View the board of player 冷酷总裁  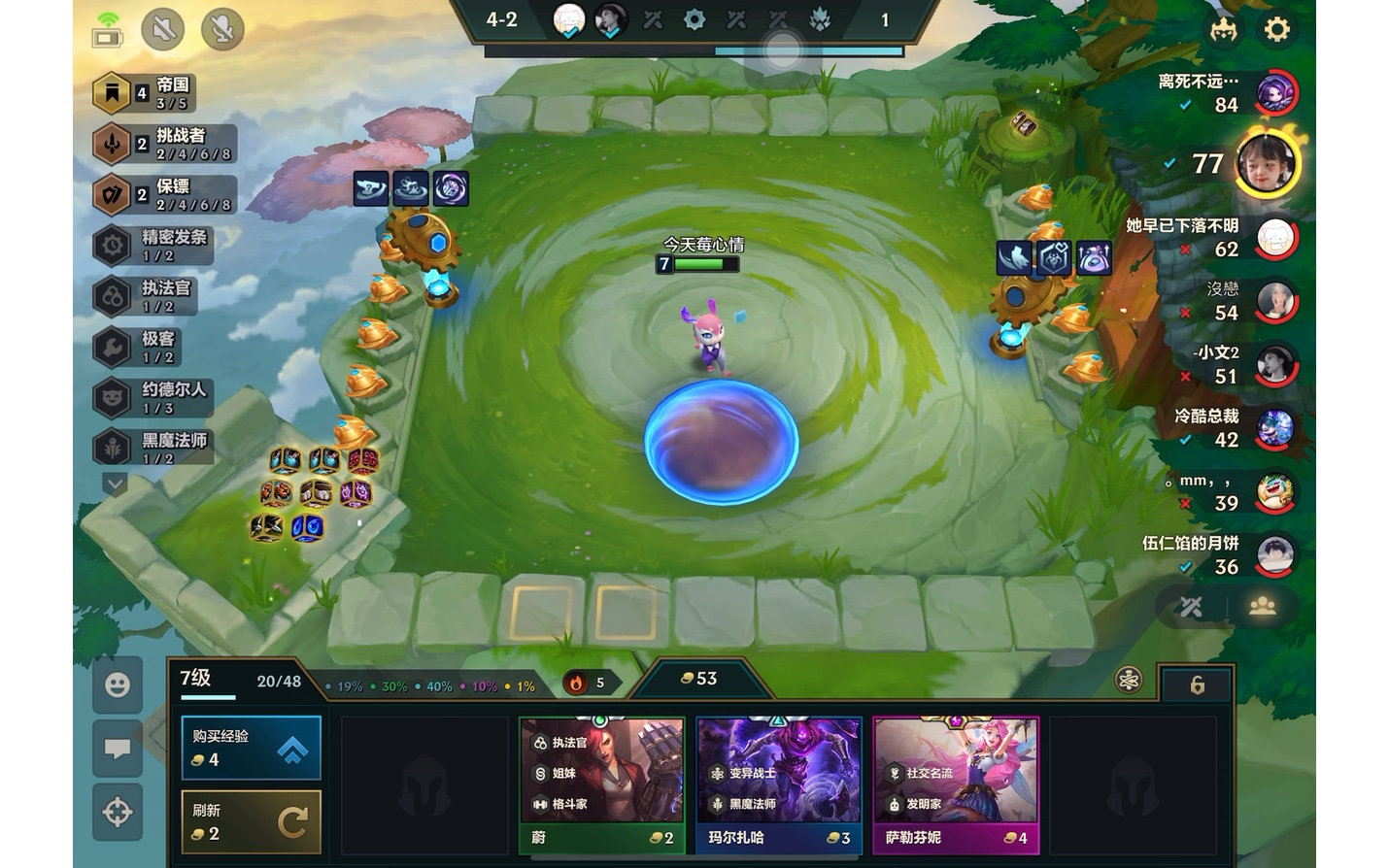[x=1274, y=428]
